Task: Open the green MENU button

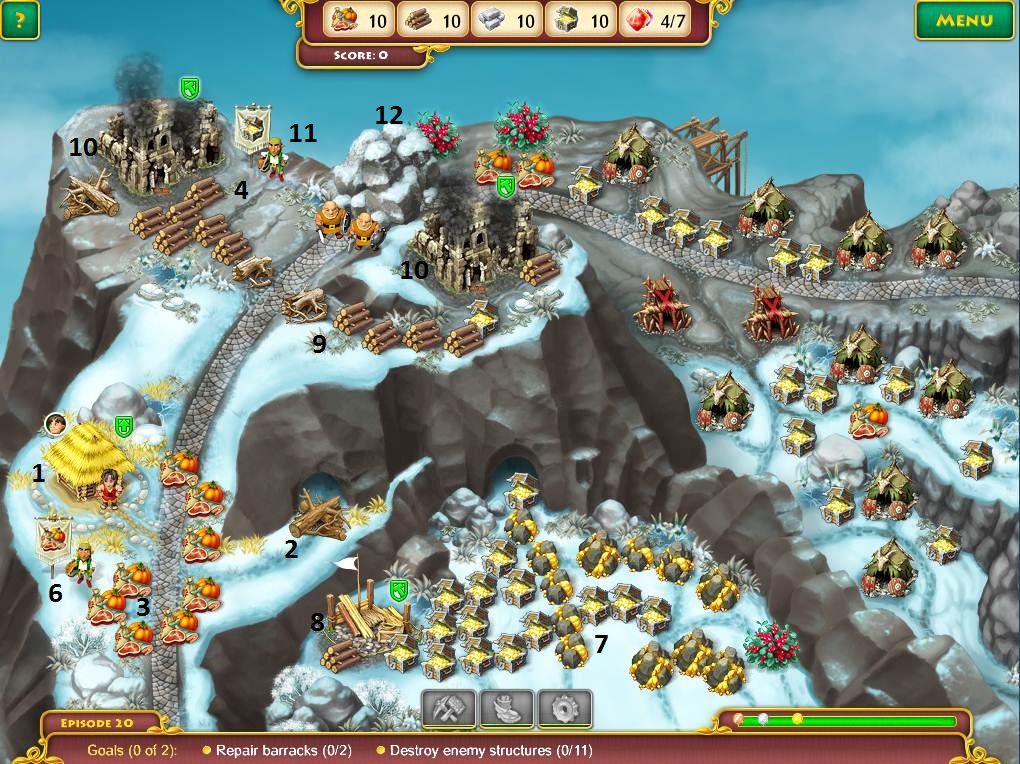Action: tap(965, 19)
